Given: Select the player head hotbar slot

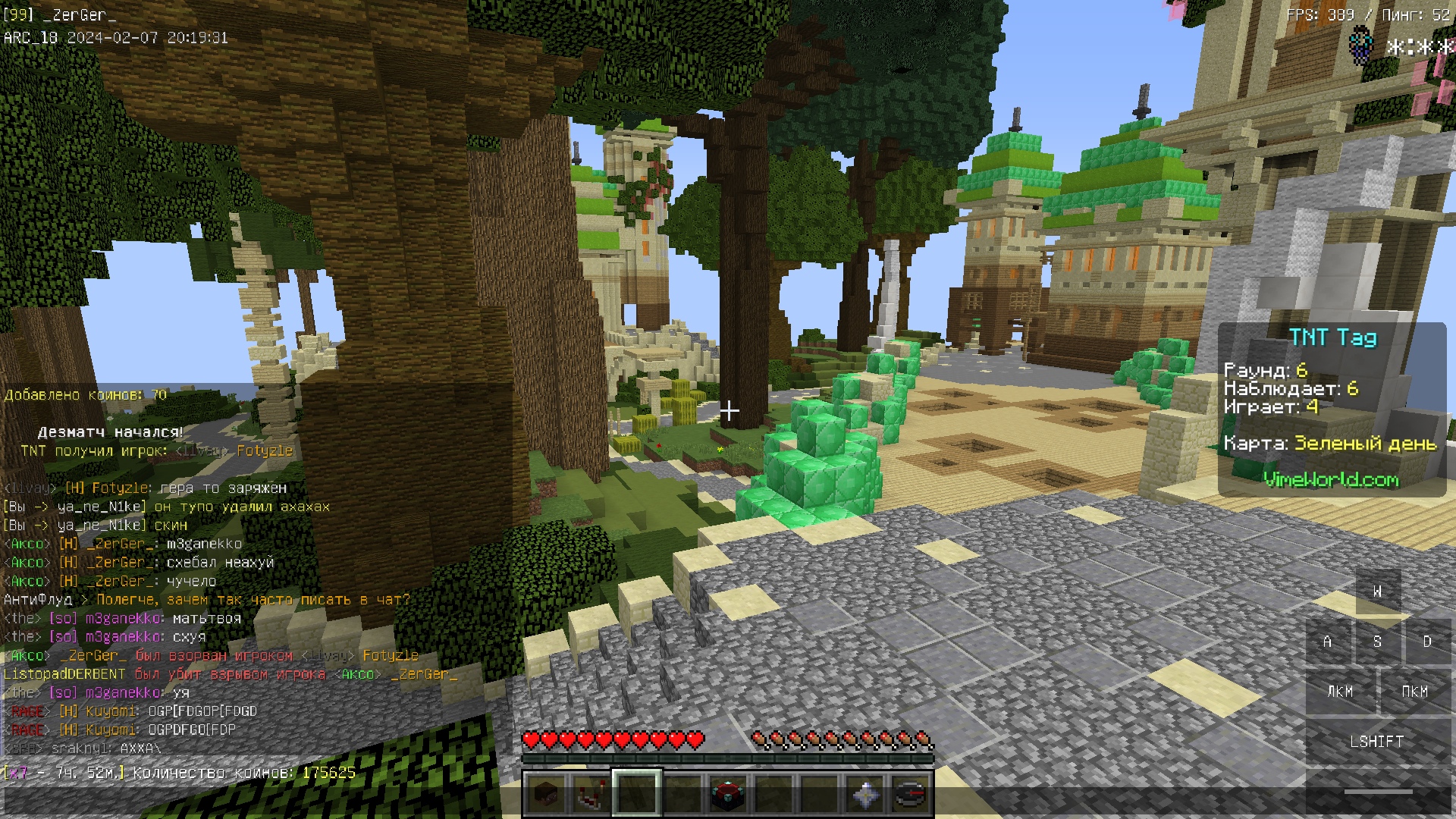Looking at the screenshot, I should pos(546,794).
